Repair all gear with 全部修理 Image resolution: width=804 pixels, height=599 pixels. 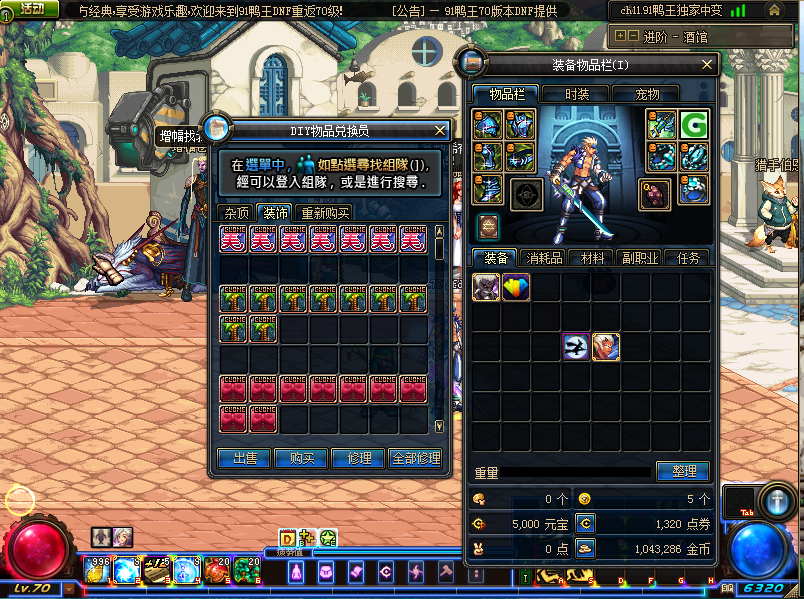(415, 458)
